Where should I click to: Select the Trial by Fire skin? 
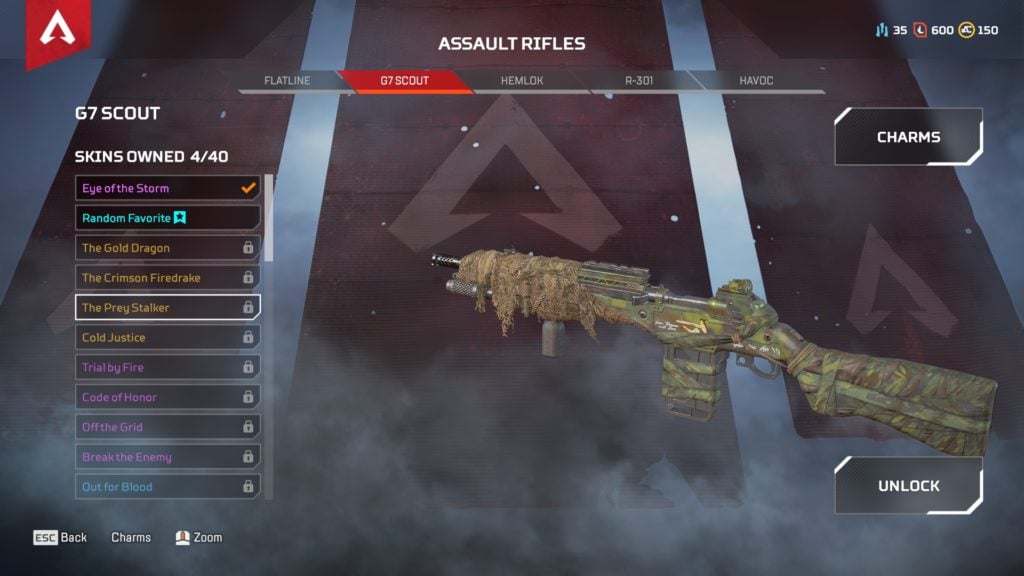tap(168, 367)
